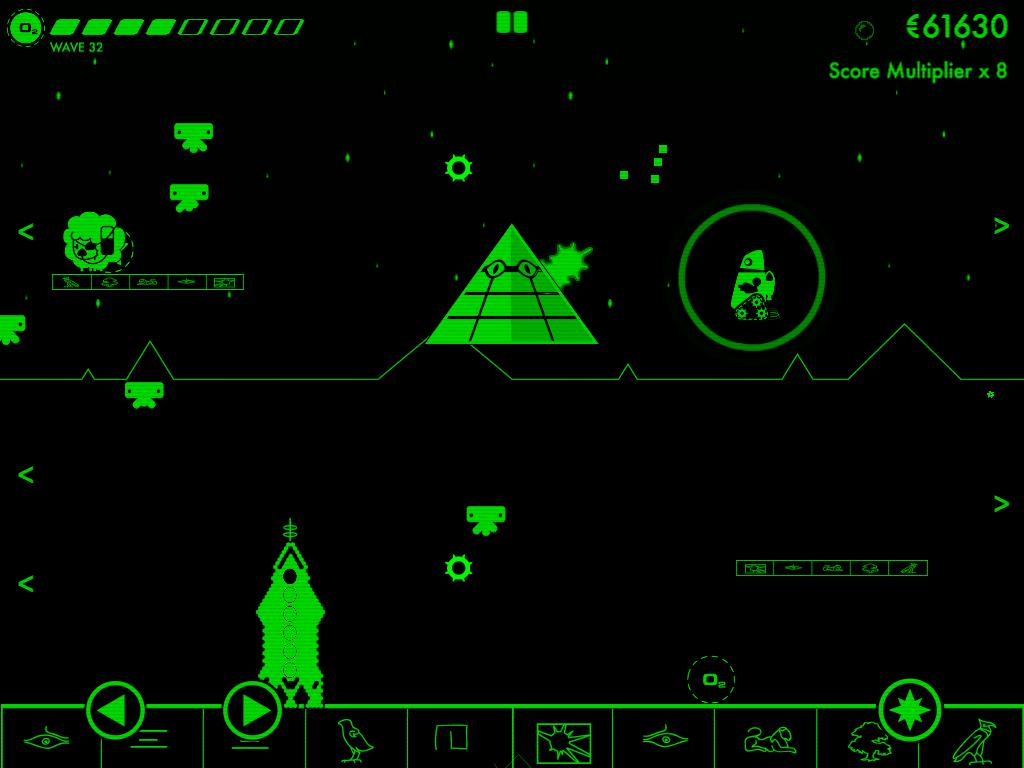Tap the right arrow movement button
This screenshot has width=1024, height=768.
pyautogui.click(x=252, y=710)
